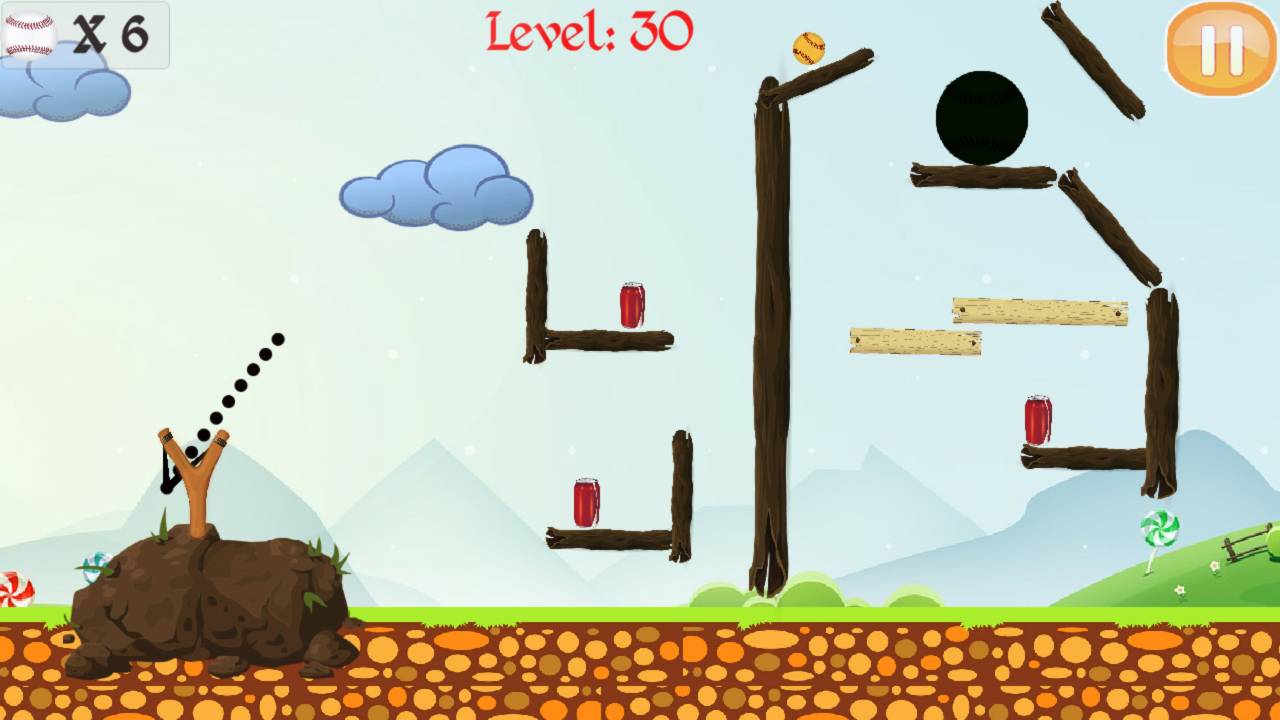Click the large black bowling ball
1280x720 pixels.
(x=982, y=117)
